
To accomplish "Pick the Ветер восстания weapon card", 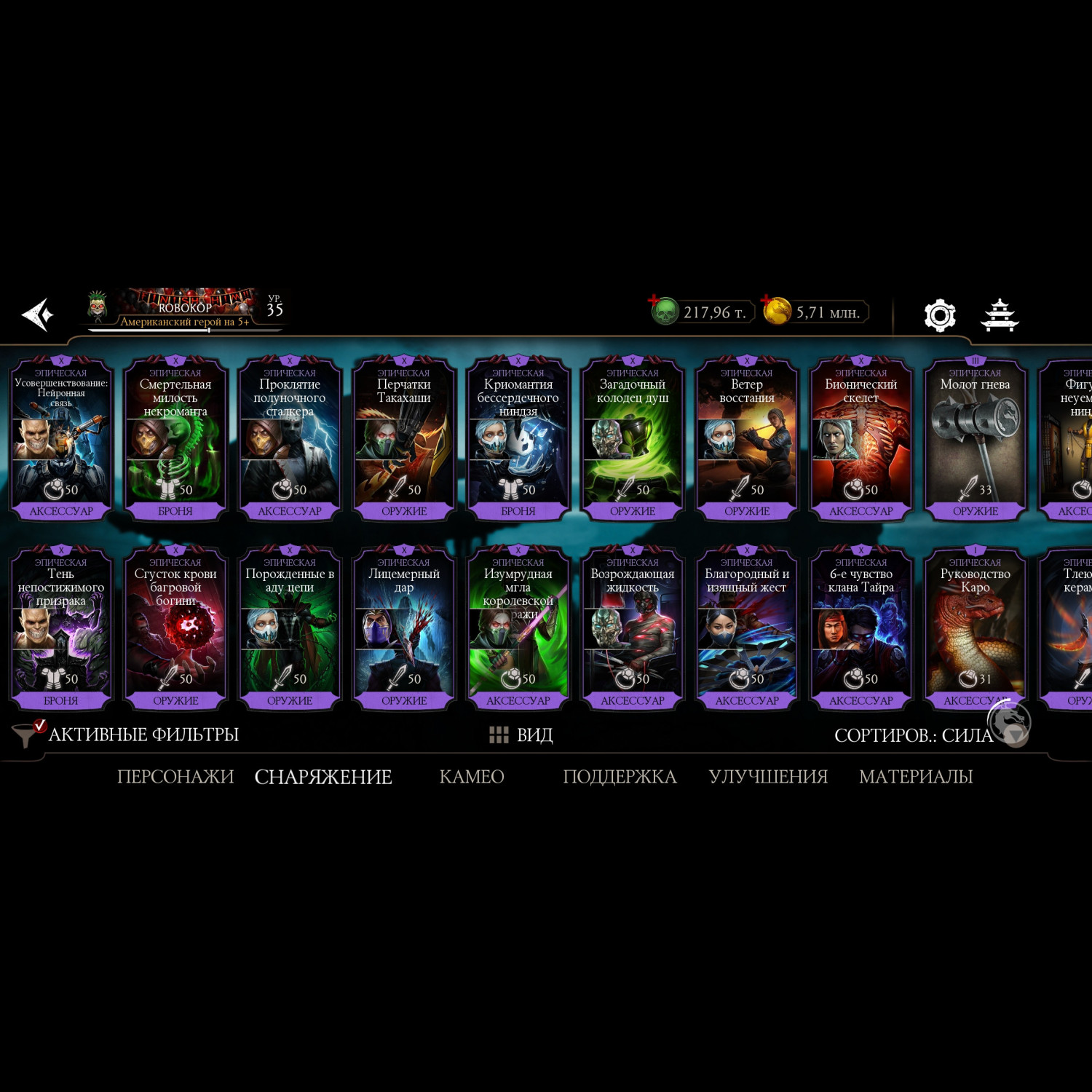I will point(746,438).
